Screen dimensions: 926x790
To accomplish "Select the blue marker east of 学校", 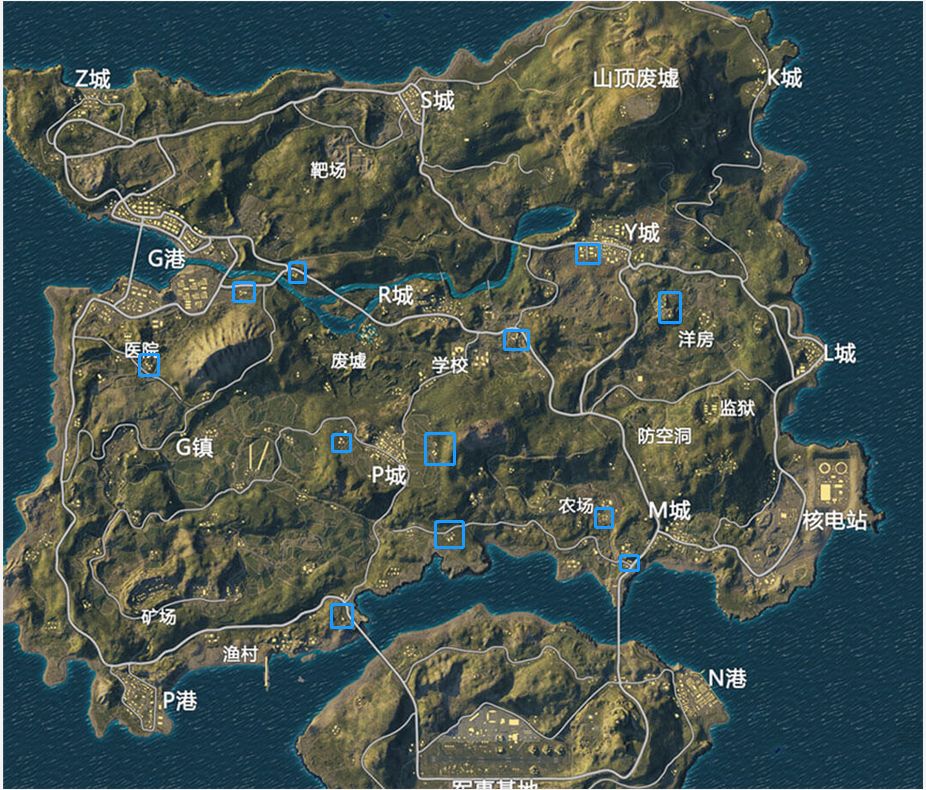I will (x=516, y=339).
